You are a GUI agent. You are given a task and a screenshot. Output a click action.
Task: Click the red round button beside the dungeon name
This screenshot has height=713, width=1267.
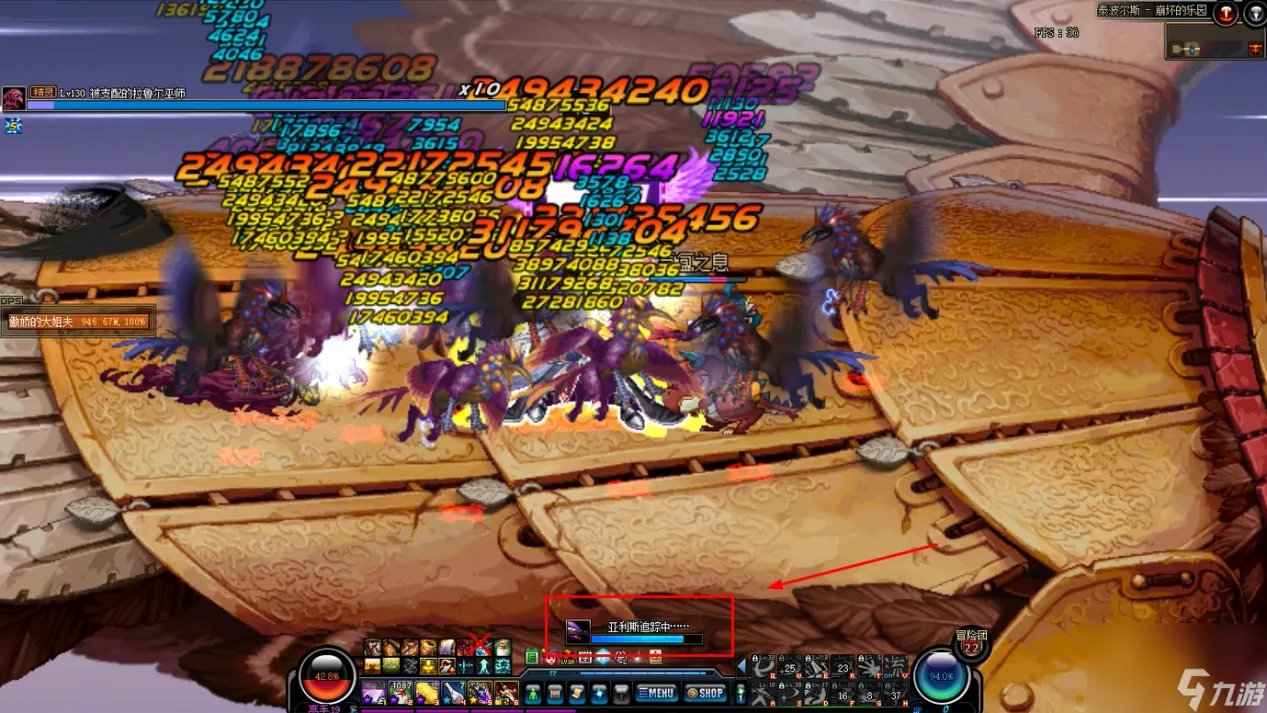pyautogui.click(x=1227, y=11)
